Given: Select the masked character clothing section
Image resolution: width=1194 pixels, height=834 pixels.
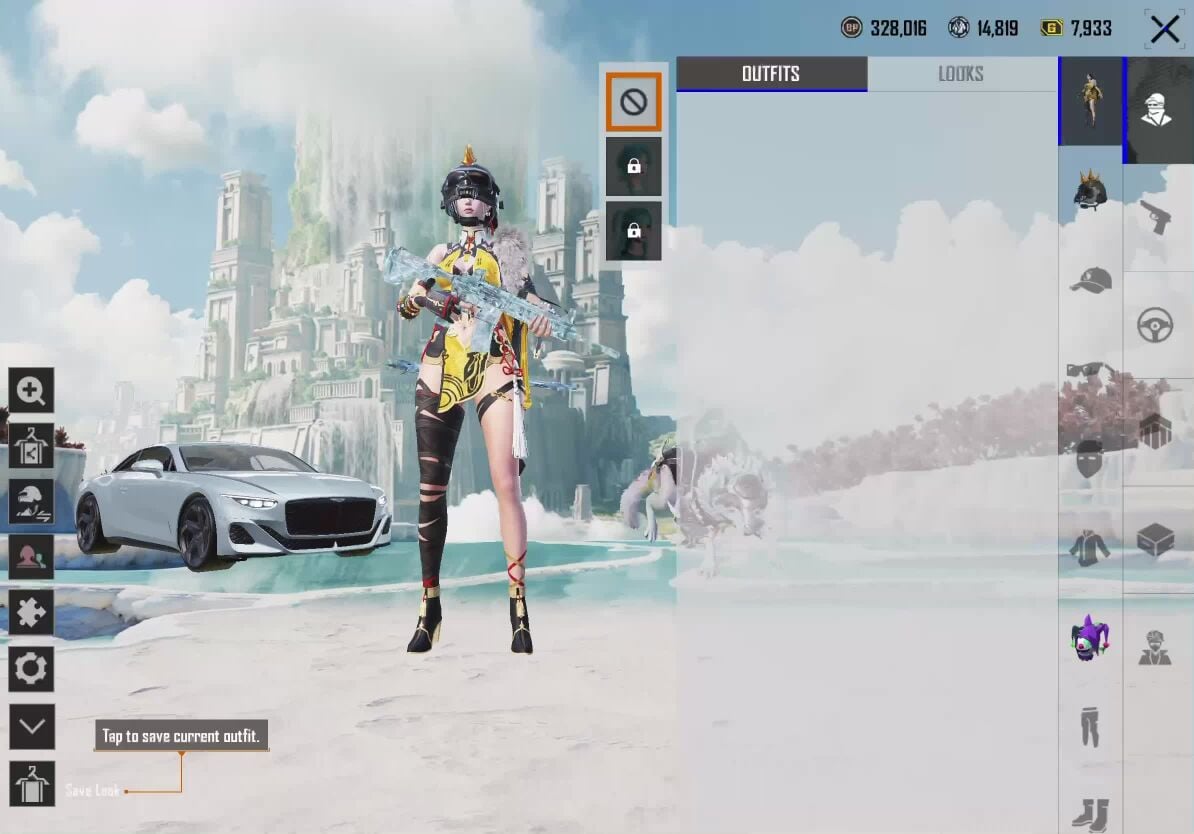Looking at the screenshot, I should coord(1157,108).
